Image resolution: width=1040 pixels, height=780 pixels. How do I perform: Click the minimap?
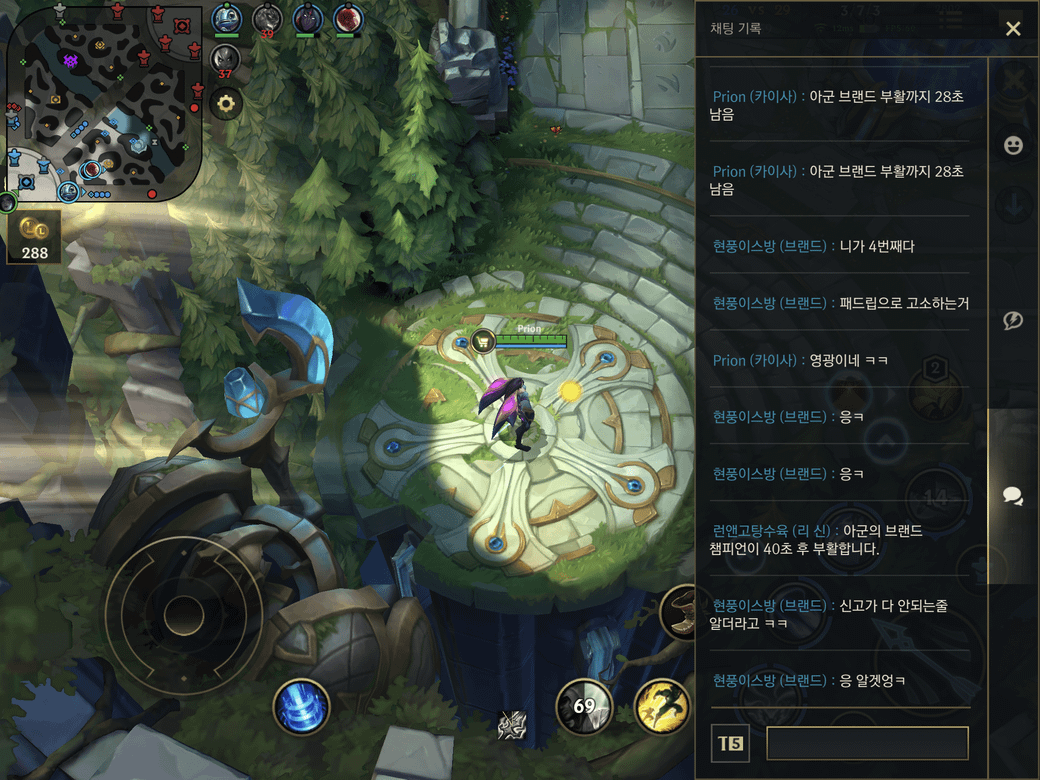tap(104, 103)
